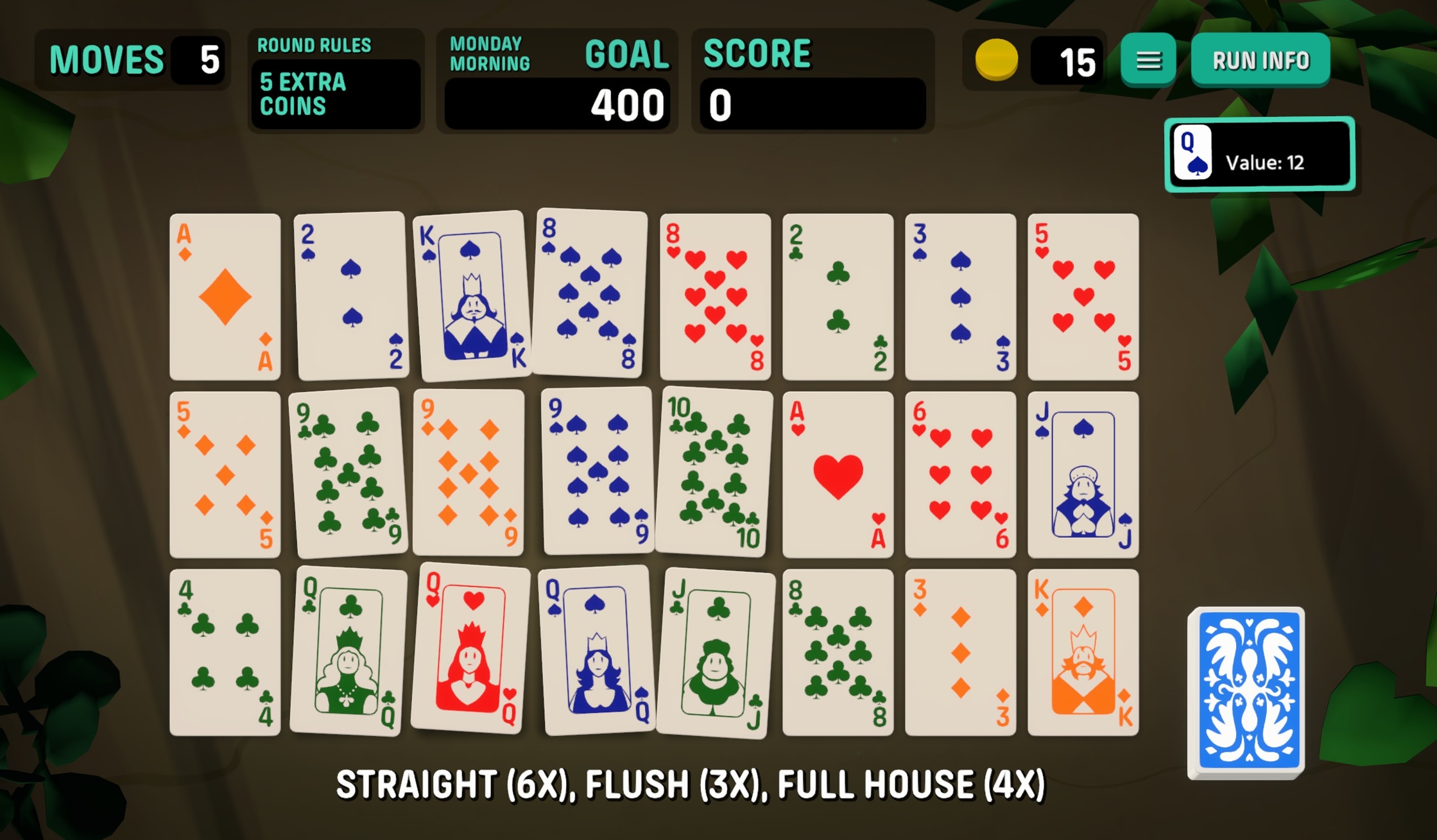The image size is (1437, 840).
Task: Choose the 9 of Clubs card
Action: tap(349, 474)
